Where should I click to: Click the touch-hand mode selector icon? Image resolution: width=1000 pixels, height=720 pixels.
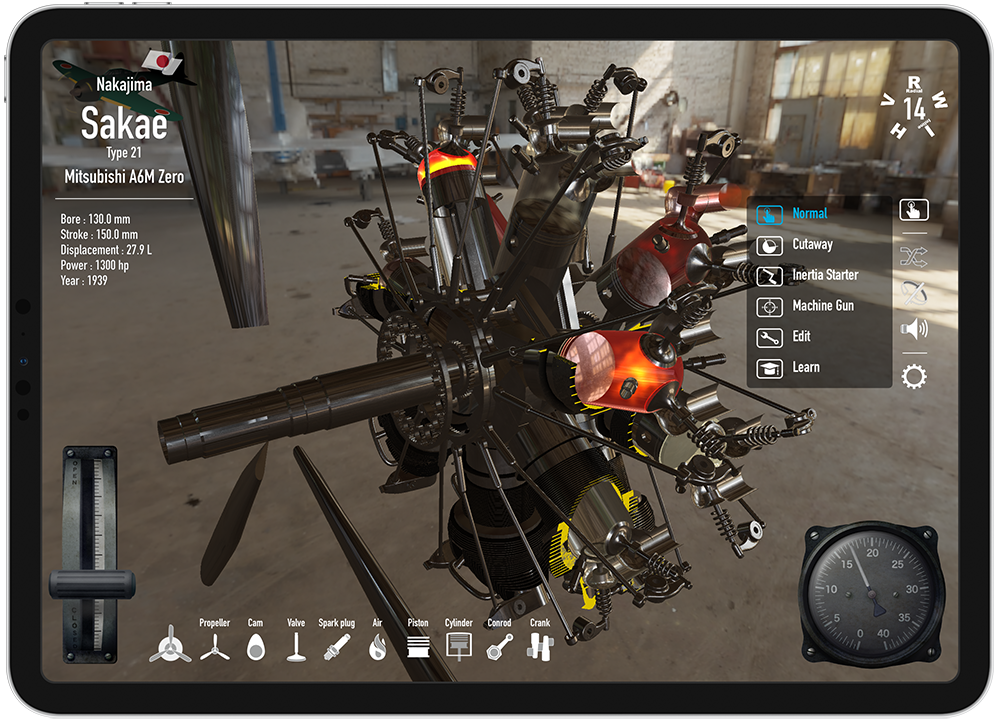tap(914, 211)
